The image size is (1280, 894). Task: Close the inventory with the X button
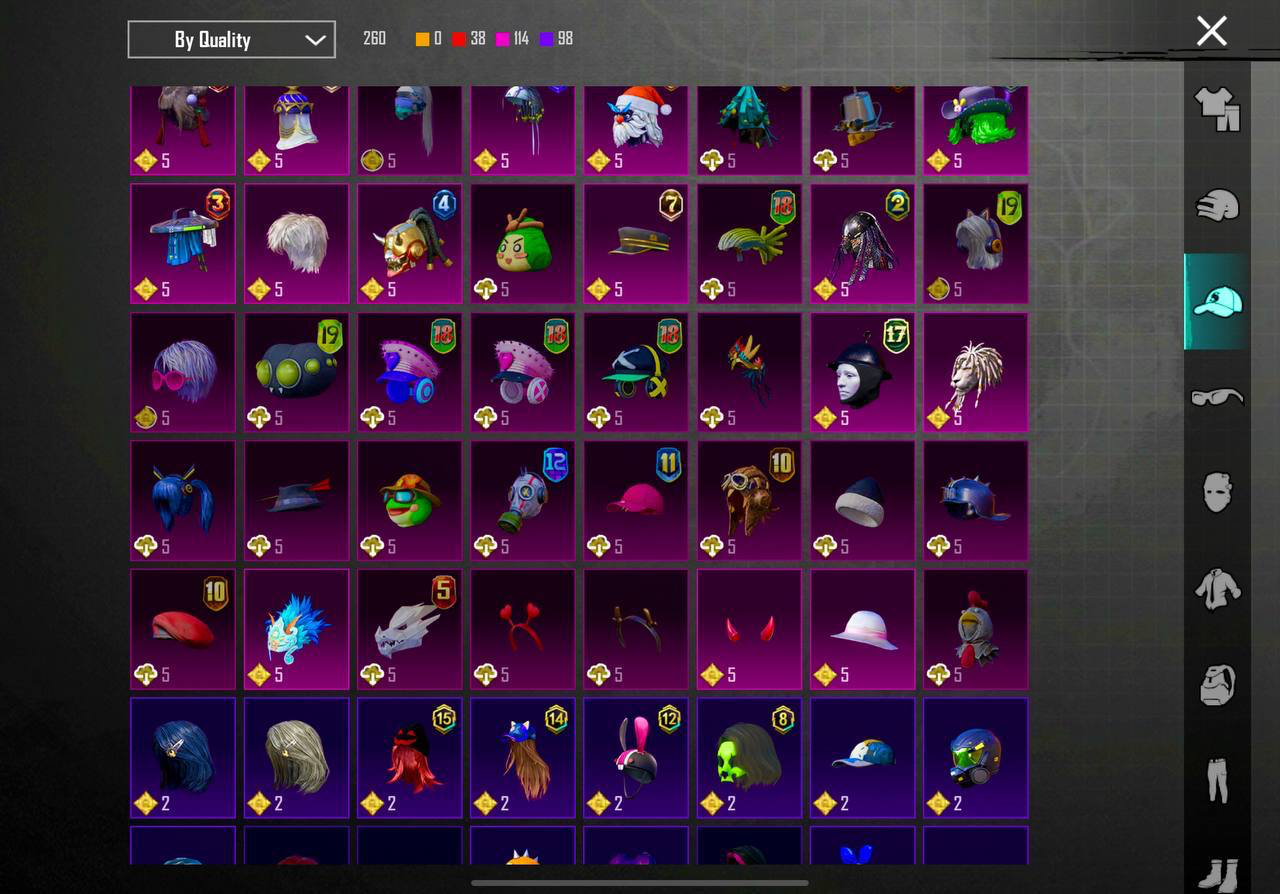point(1211,31)
